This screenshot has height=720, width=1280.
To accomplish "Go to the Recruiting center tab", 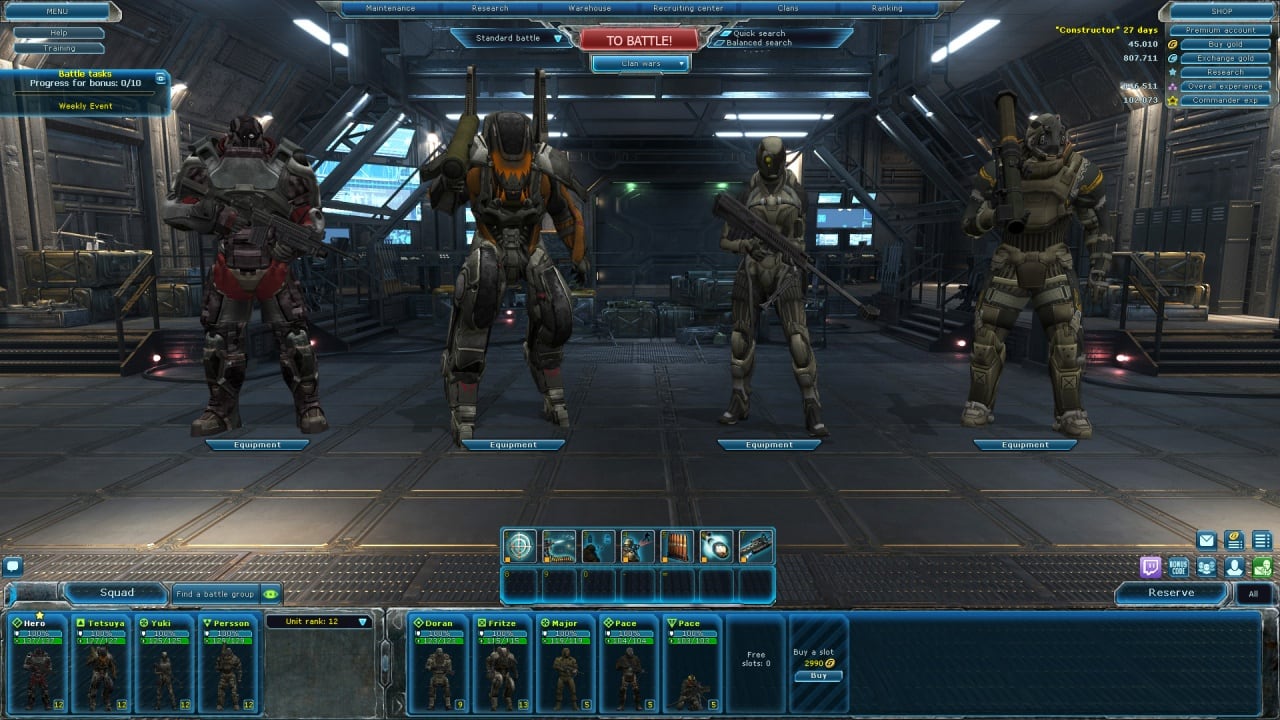I will [x=688, y=8].
